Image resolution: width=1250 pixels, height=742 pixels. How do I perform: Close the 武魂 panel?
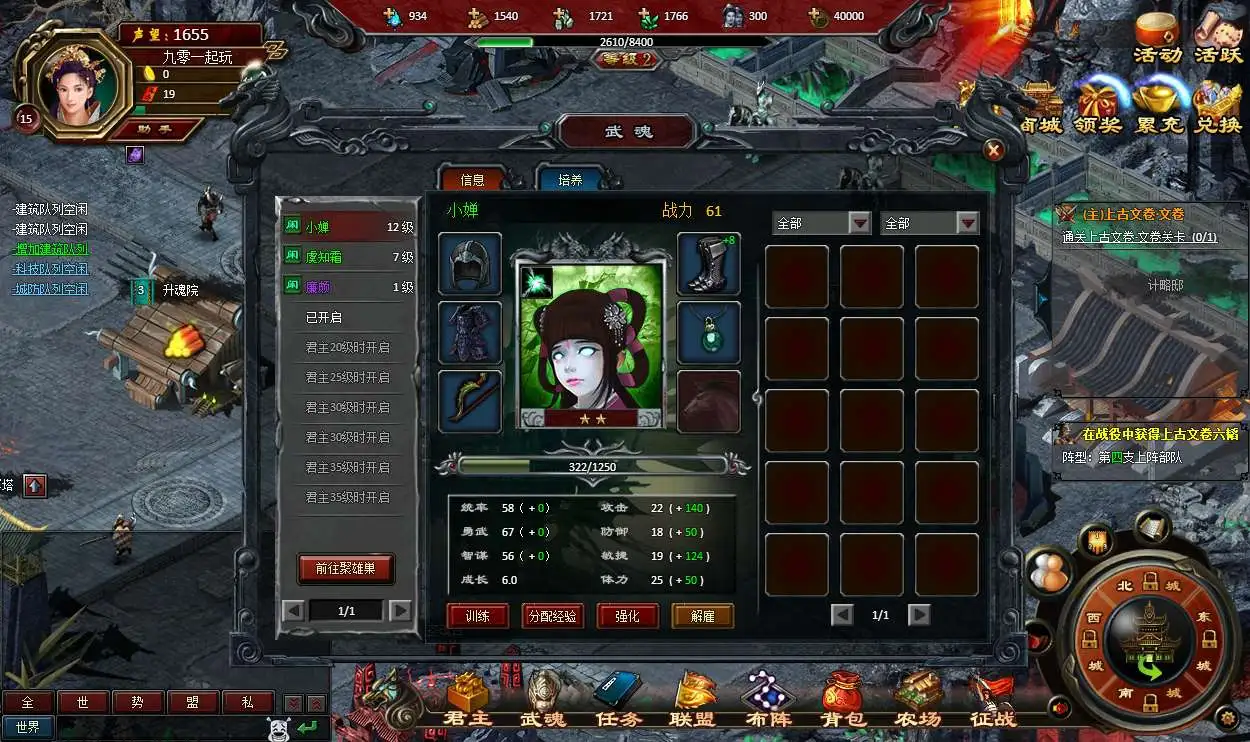tap(993, 150)
